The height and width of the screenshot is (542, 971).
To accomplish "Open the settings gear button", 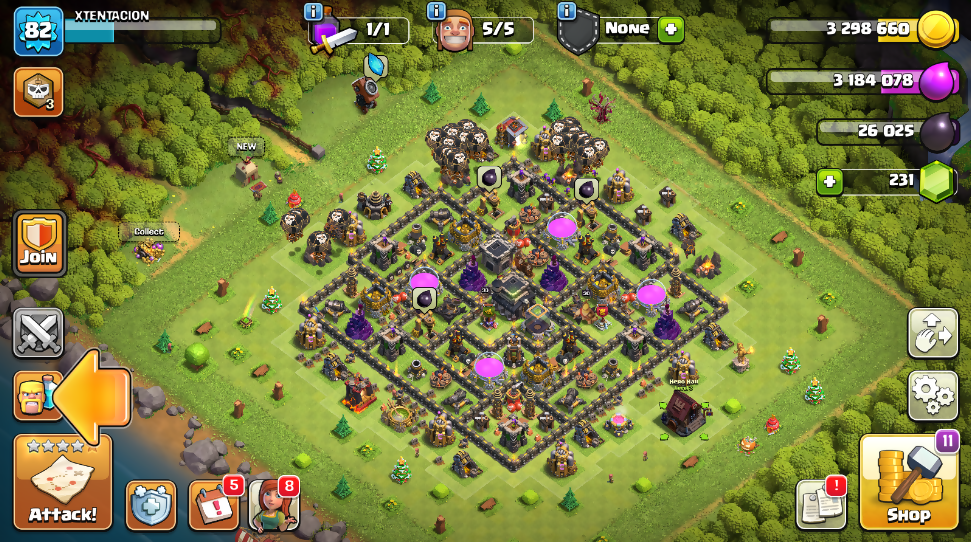I will (932, 395).
